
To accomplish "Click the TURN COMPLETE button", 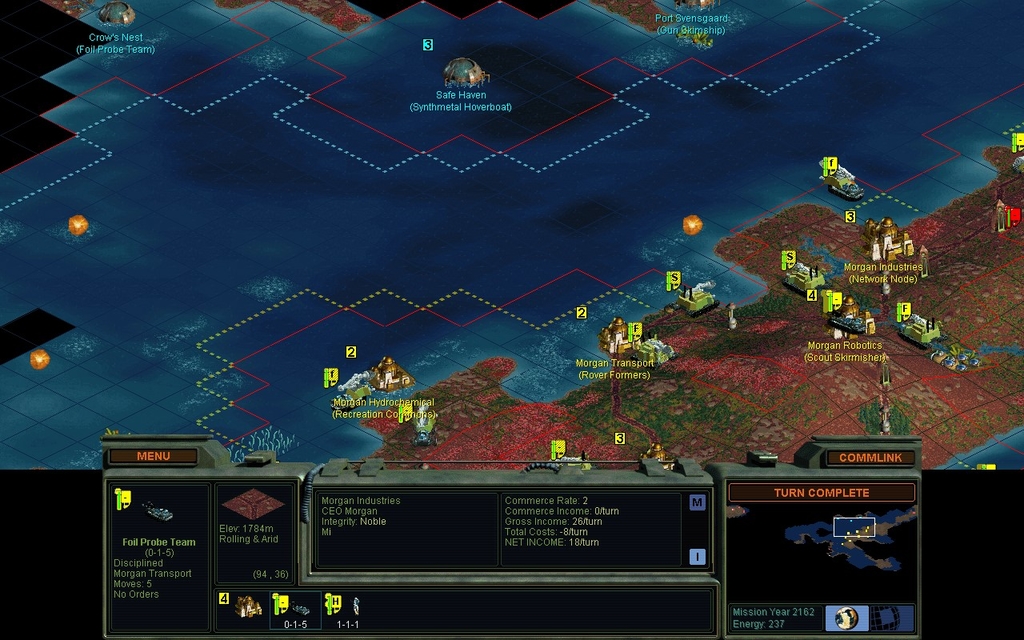I will [821, 493].
